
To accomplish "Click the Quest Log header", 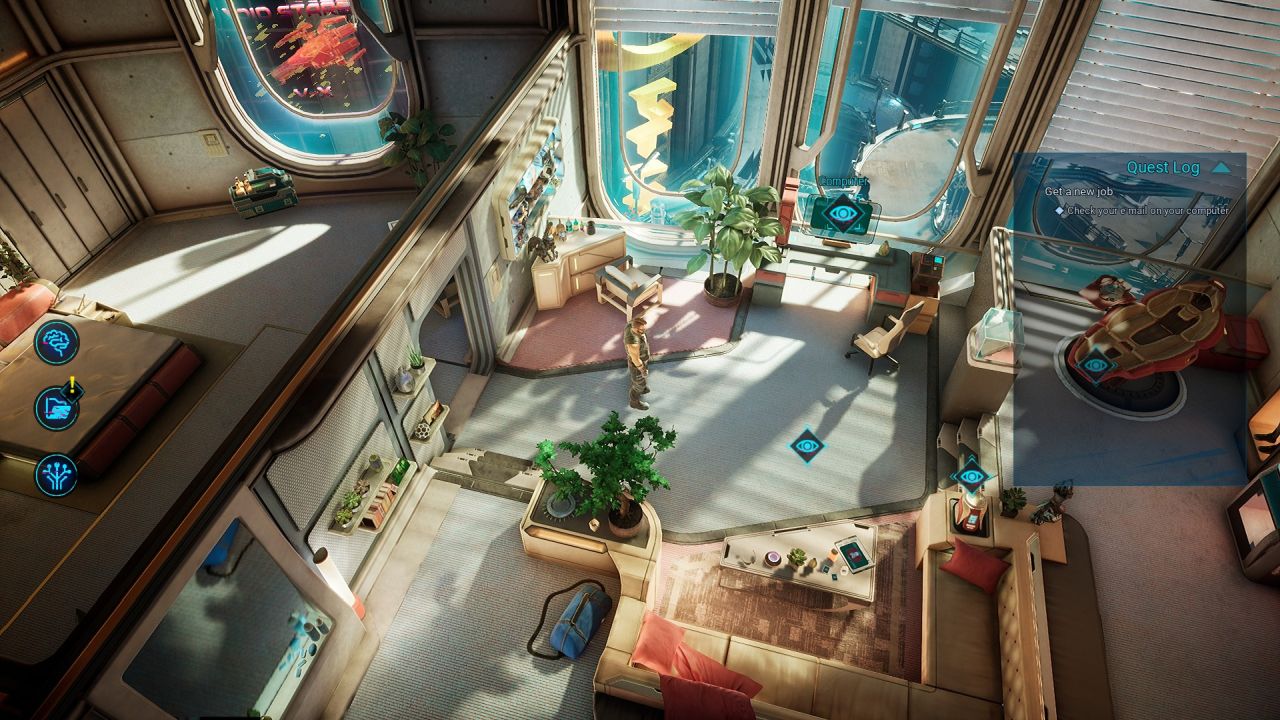I will coord(1165,168).
